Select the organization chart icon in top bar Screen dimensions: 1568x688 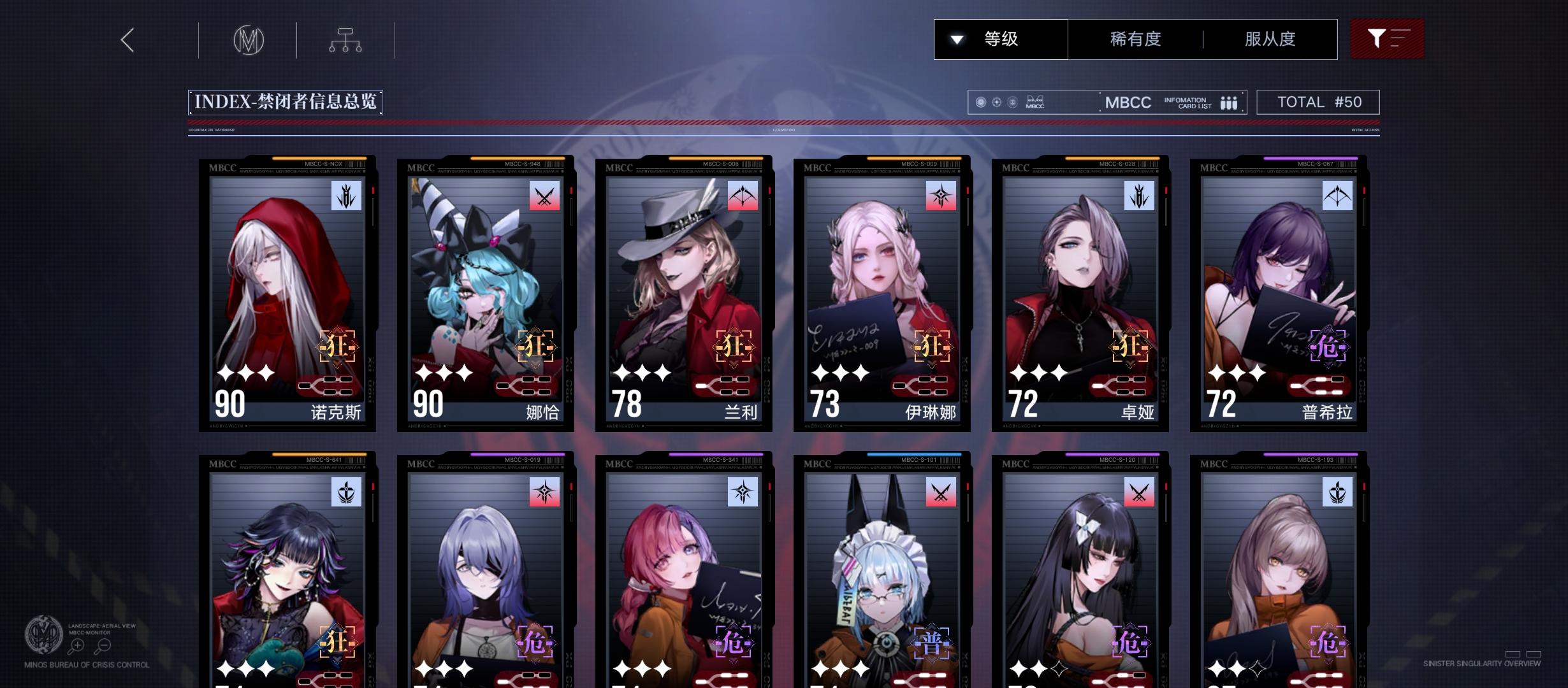pyautogui.click(x=345, y=39)
